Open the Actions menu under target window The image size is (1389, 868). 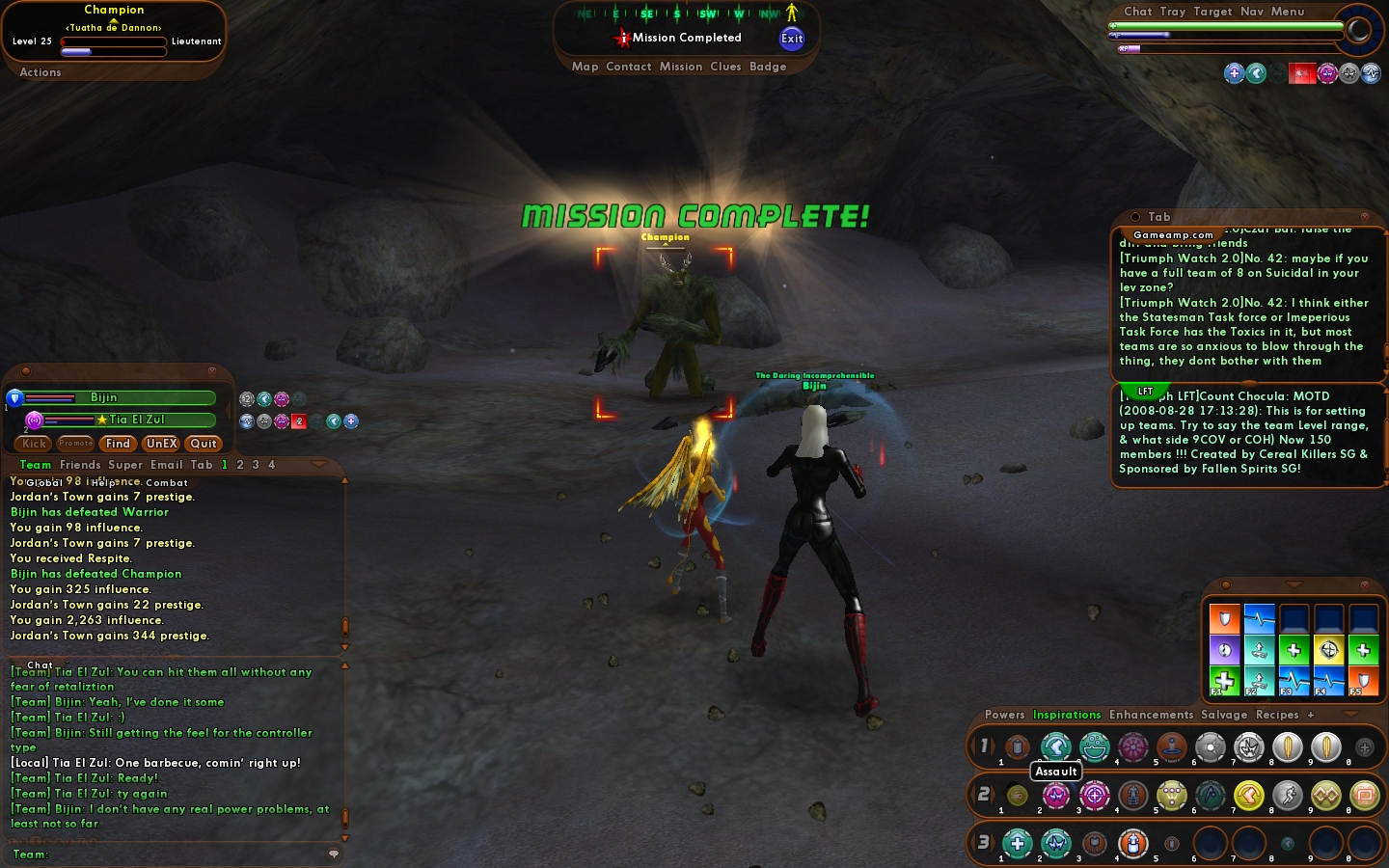click(41, 72)
